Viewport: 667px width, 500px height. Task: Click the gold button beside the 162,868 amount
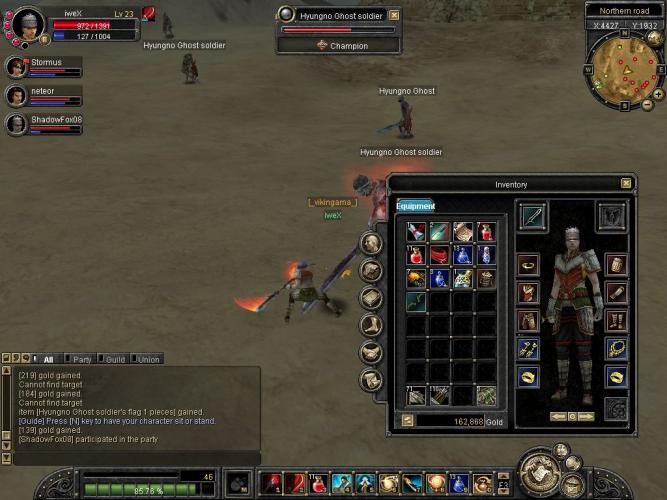click(x=407, y=421)
